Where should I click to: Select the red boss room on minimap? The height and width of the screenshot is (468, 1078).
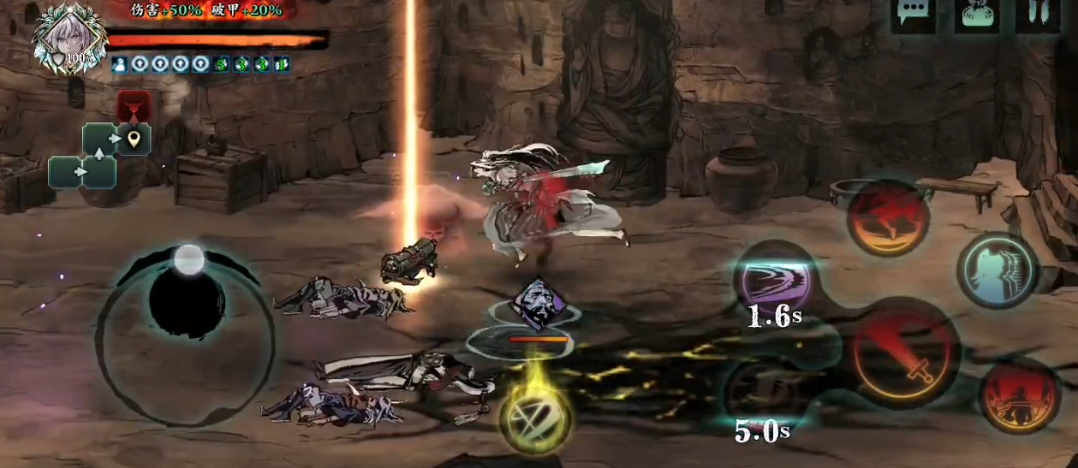[x=134, y=105]
